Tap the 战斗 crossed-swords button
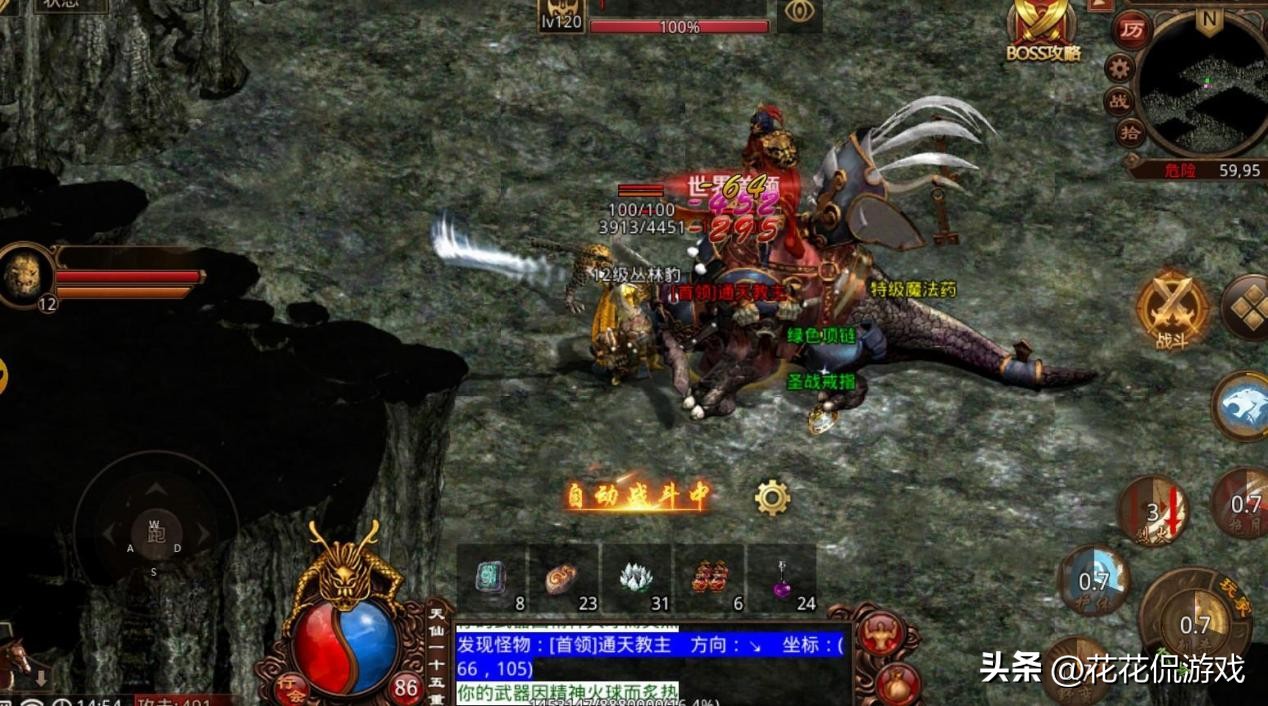This screenshot has width=1268, height=706. pyautogui.click(x=1171, y=308)
